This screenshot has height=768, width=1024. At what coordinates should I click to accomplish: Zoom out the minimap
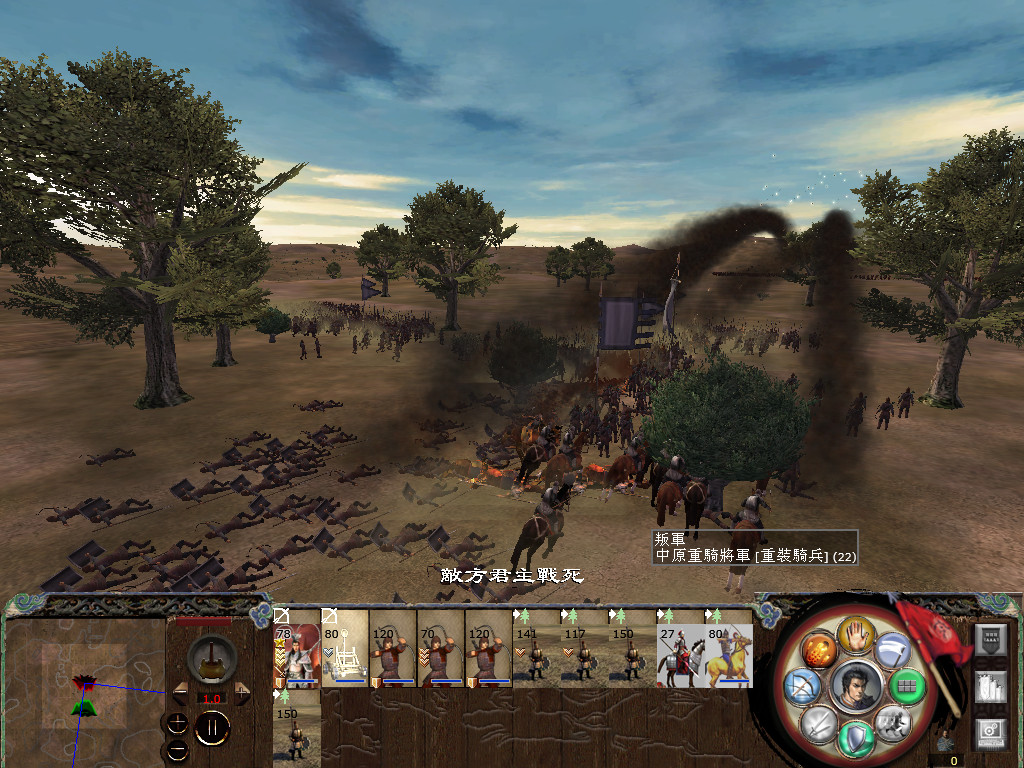pos(178,748)
